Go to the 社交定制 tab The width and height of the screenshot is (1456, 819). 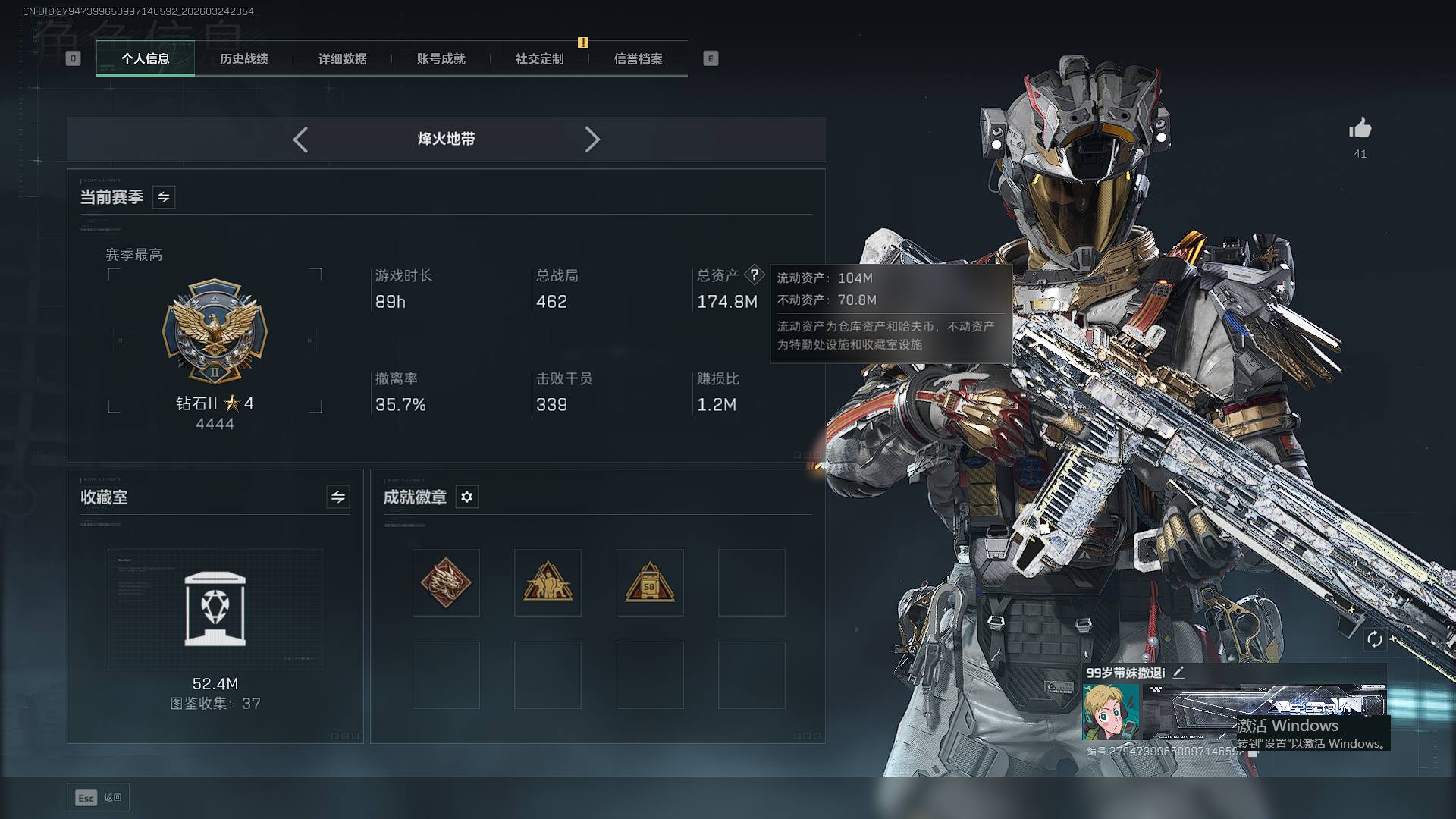[539, 58]
